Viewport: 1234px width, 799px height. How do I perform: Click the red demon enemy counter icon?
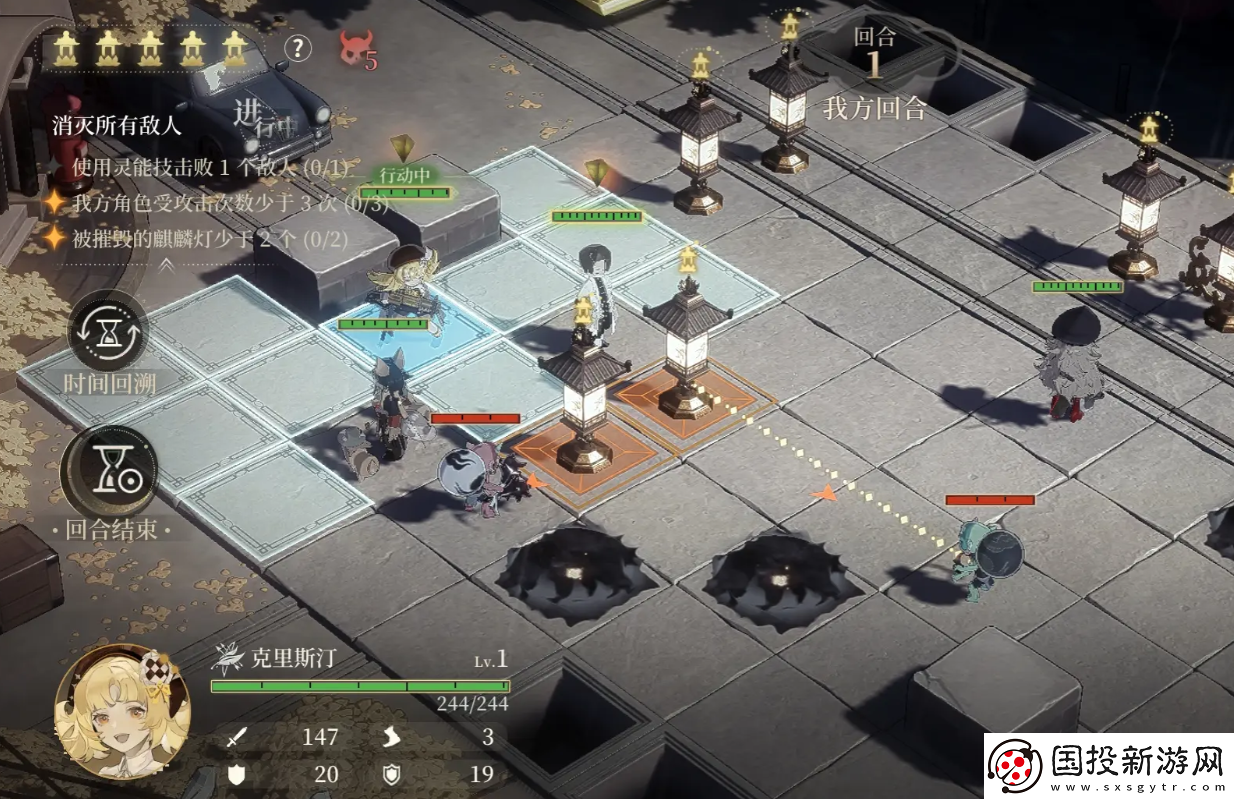(x=355, y=50)
